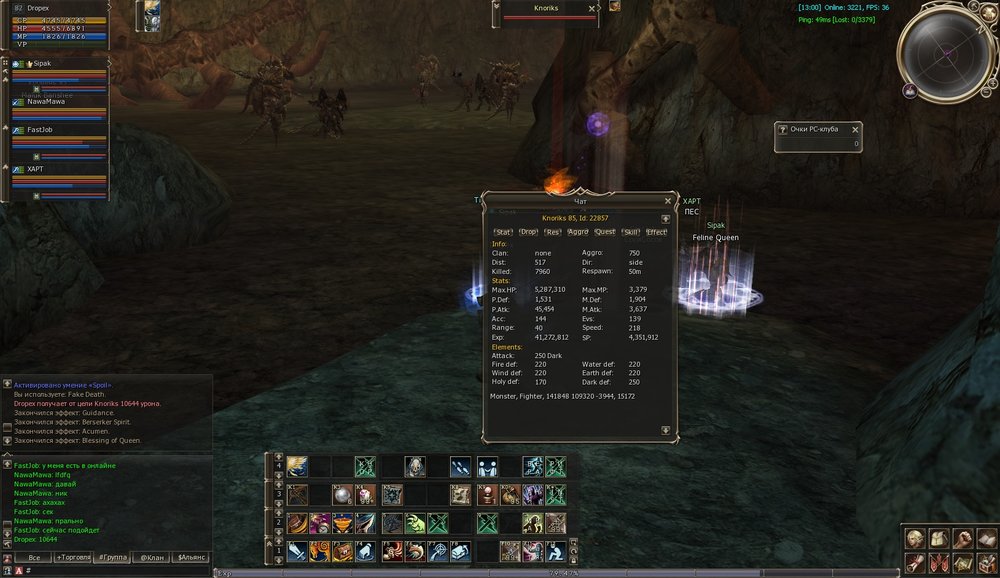Select the Quest tab in monster info
This screenshot has width=1000, height=578.
[605, 232]
